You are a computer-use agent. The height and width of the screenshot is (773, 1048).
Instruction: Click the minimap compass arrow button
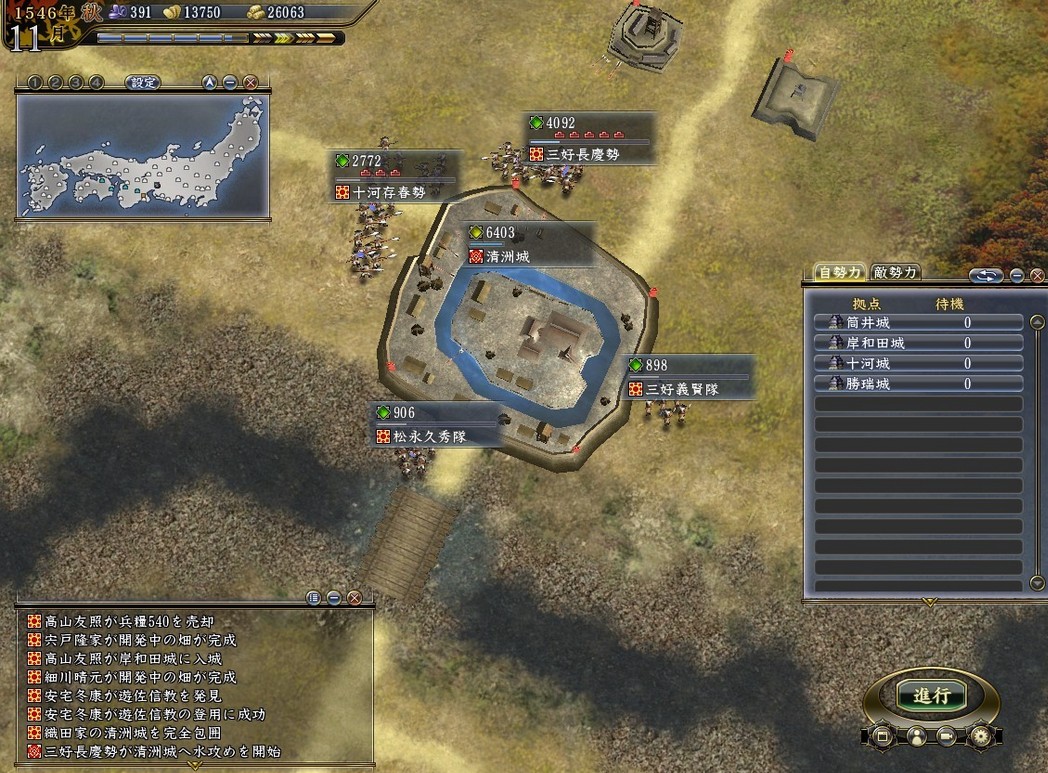click(x=209, y=83)
